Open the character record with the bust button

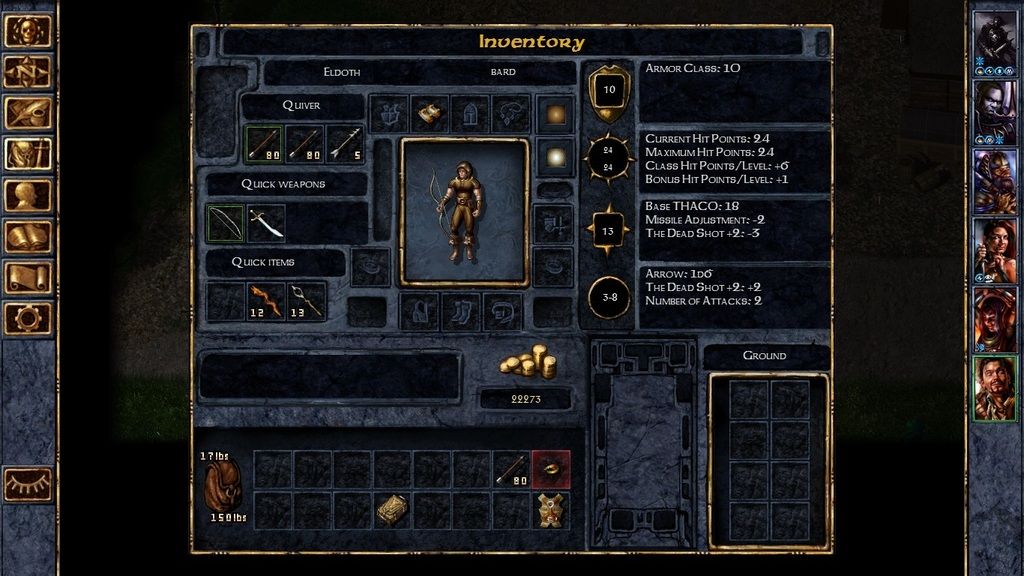click(28, 195)
